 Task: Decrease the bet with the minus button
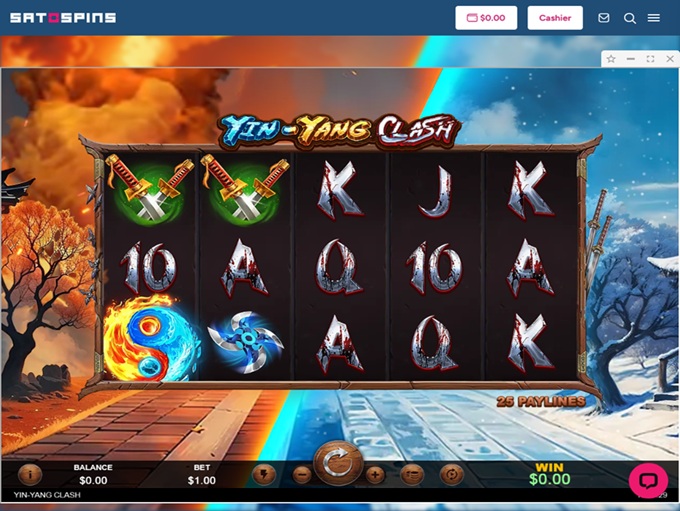click(x=302, y=475)
